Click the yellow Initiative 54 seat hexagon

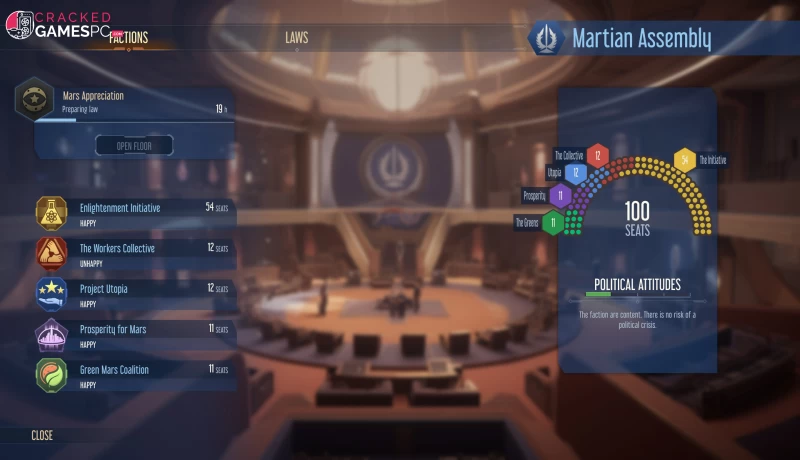pyautogui.click(x=684, y=159)
